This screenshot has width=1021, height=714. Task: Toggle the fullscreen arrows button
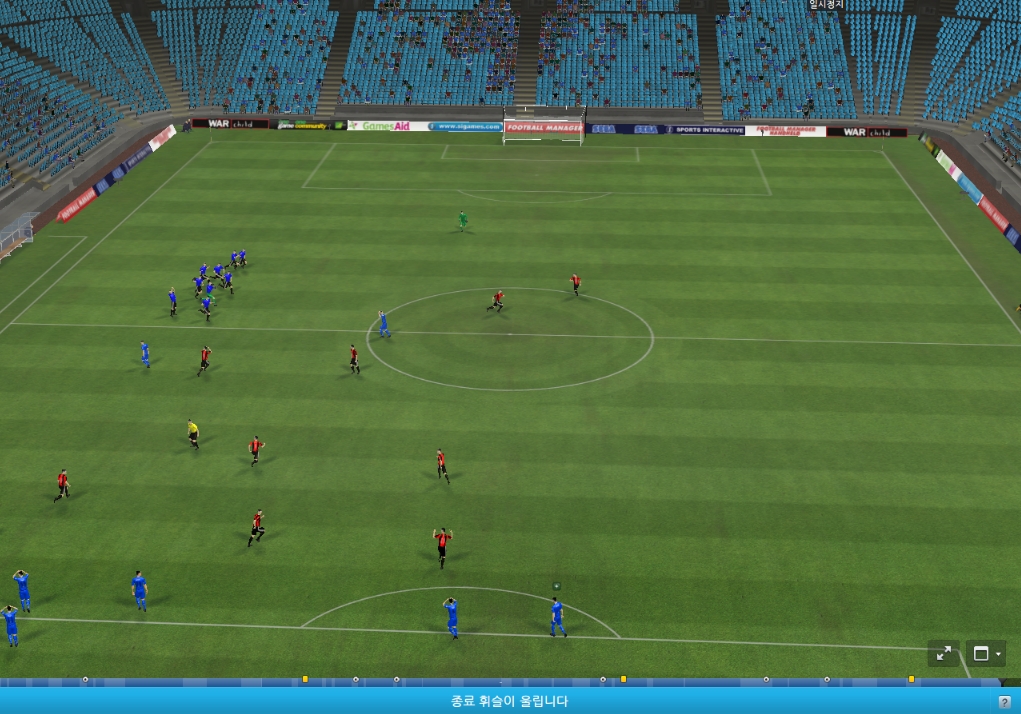point(943,654)
